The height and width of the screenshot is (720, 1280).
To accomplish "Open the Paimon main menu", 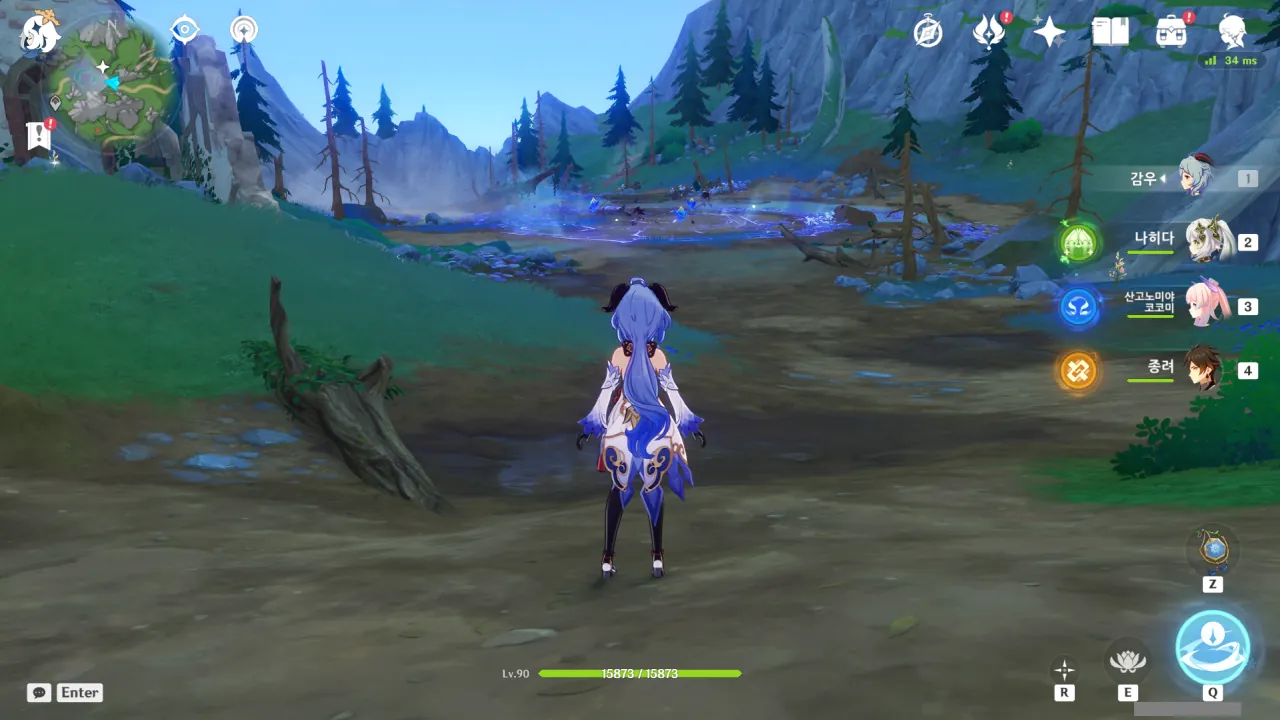I will [40, 33].
